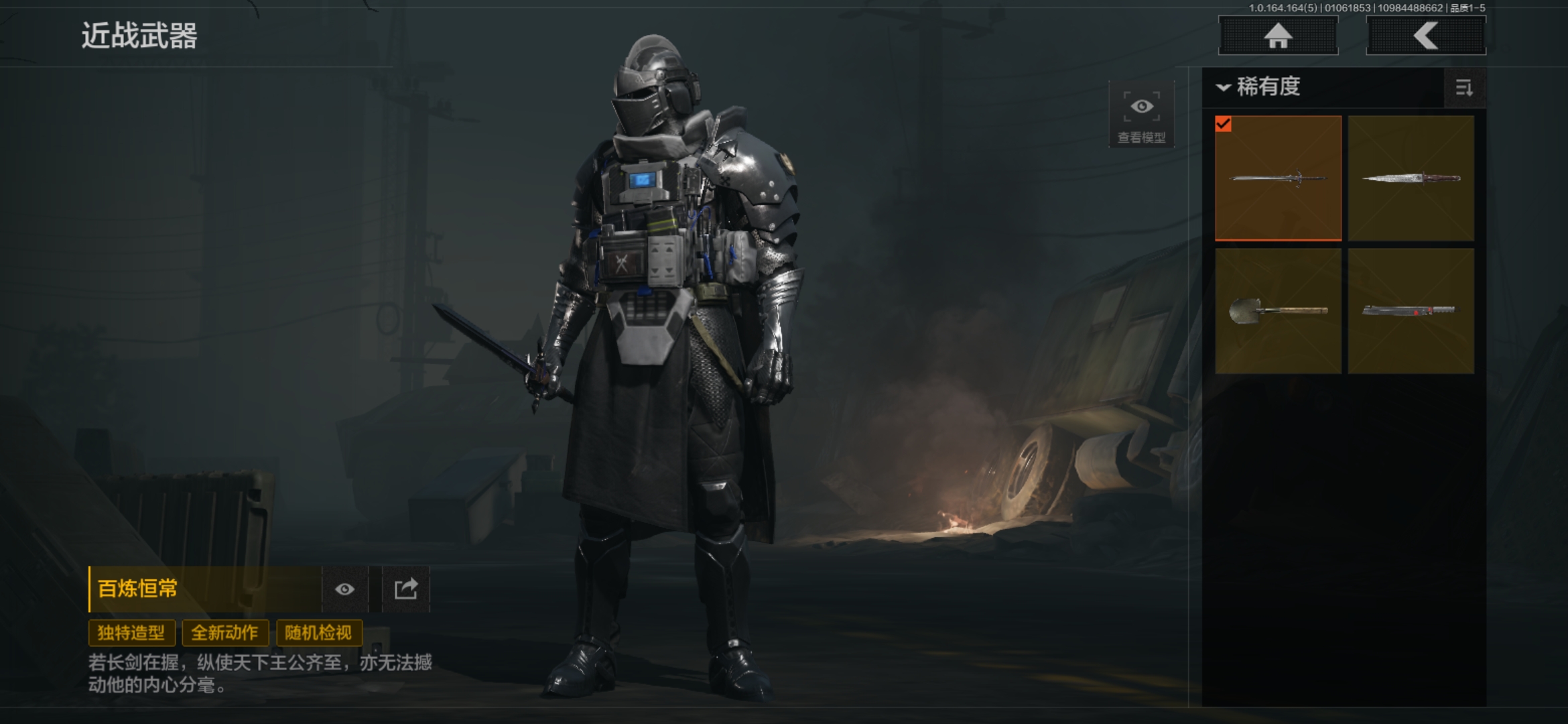1568x724 pixels.
Task: Click the 全新动作 tag
Action: (x=225, y=633)
